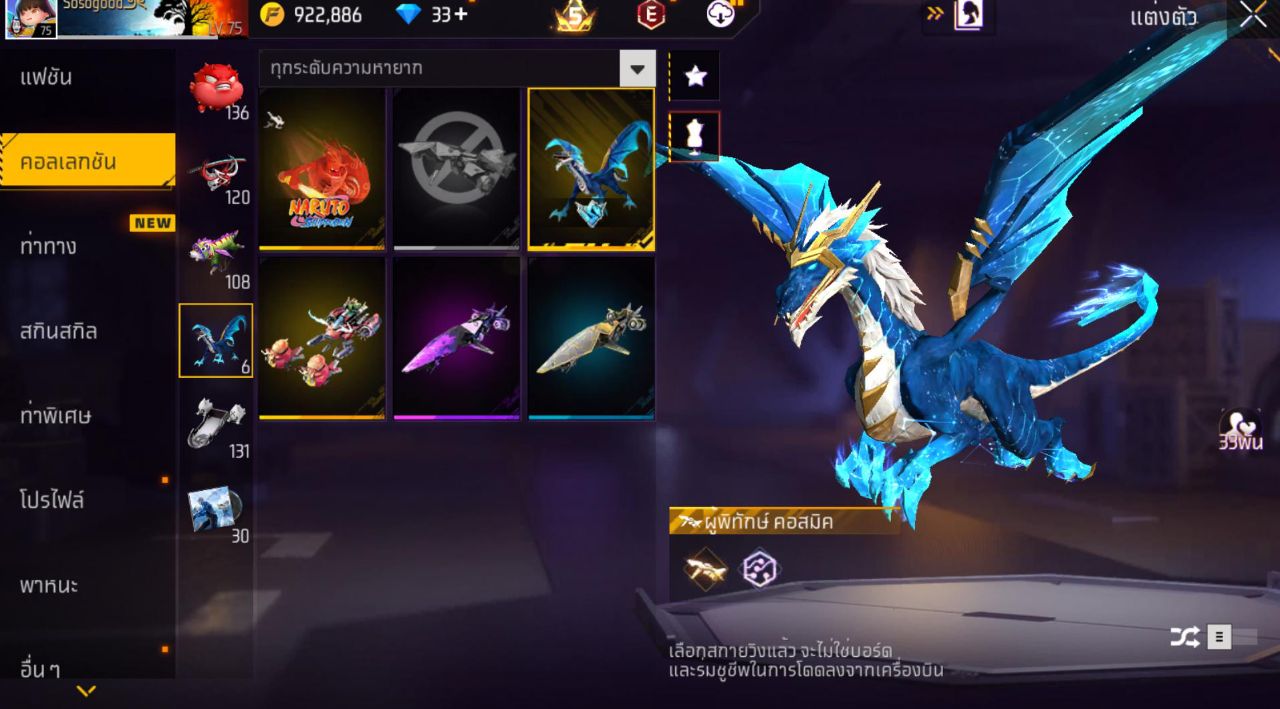Open the สกินสกิล (Skill skins) section
The width and height of the screenshot is (1280, 709).
[x=59, y=331]
